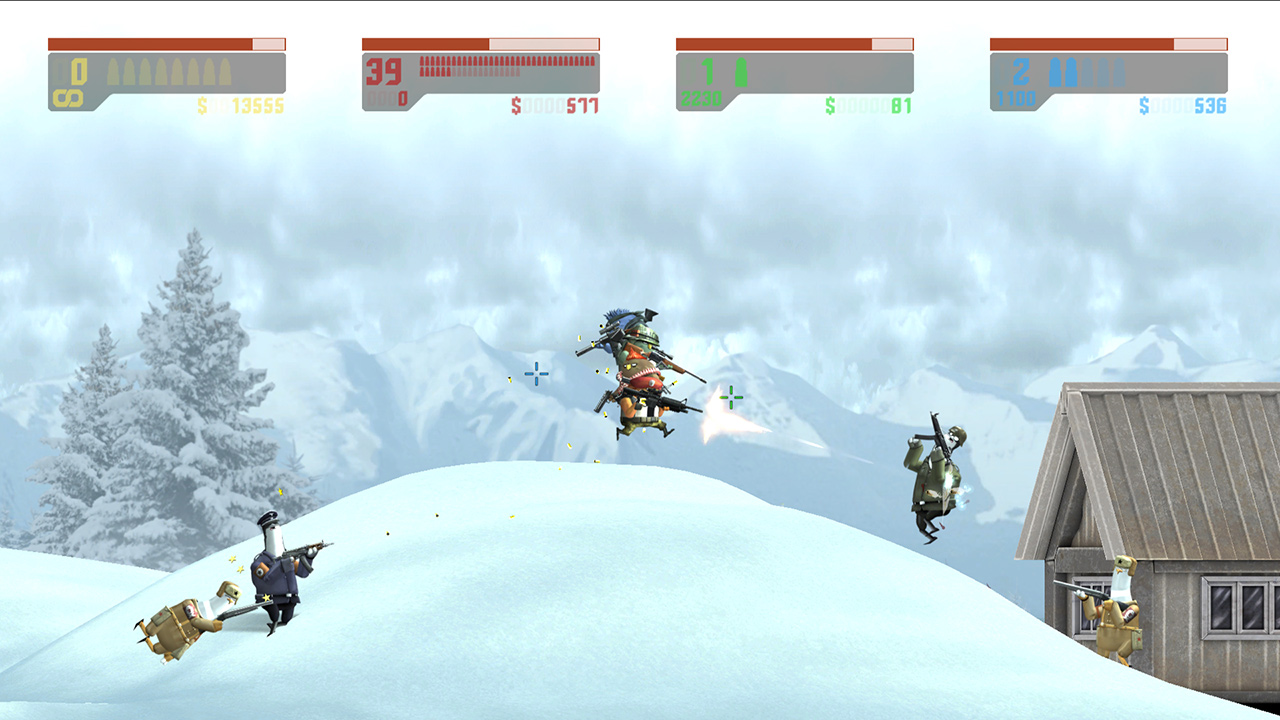Screen dimensions: 1280x720
Task: Click the red player's health bar
Action: point(480,42)
